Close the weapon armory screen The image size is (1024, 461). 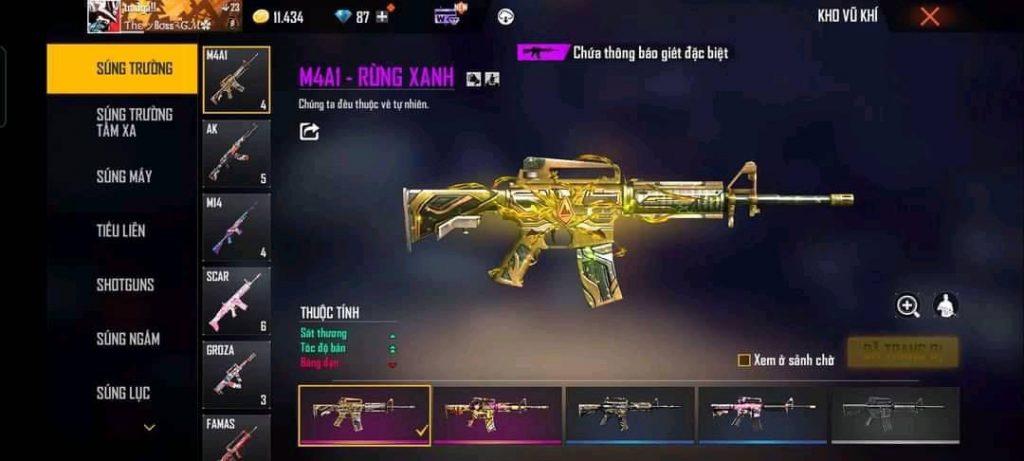tap(930, 16)
